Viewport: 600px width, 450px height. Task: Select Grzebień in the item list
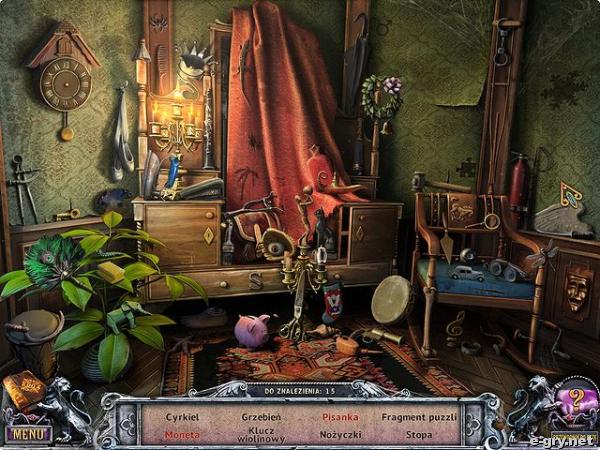260,415
